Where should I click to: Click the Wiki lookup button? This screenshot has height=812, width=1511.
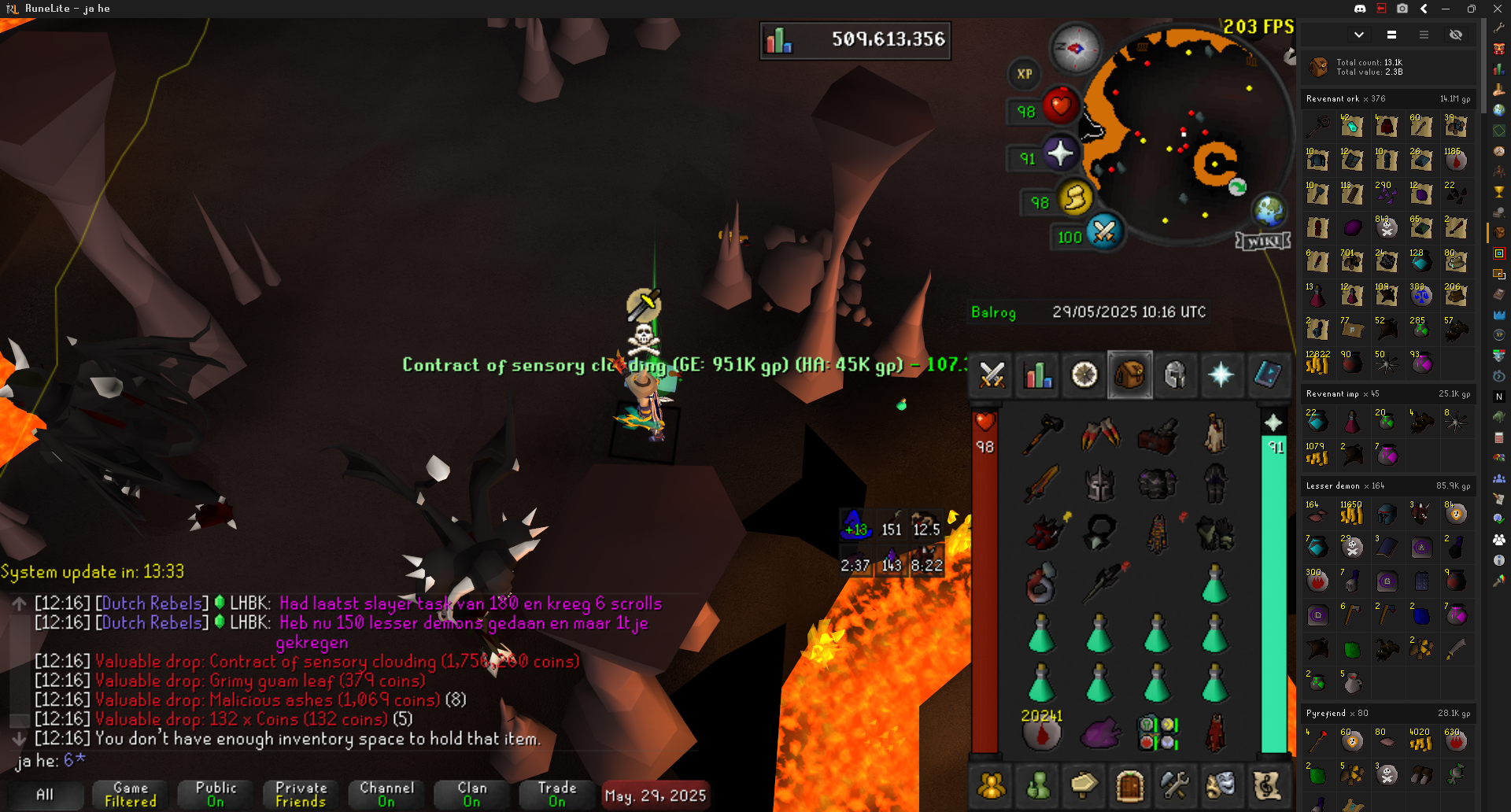pyautogui.click(x=1263, y=241)
